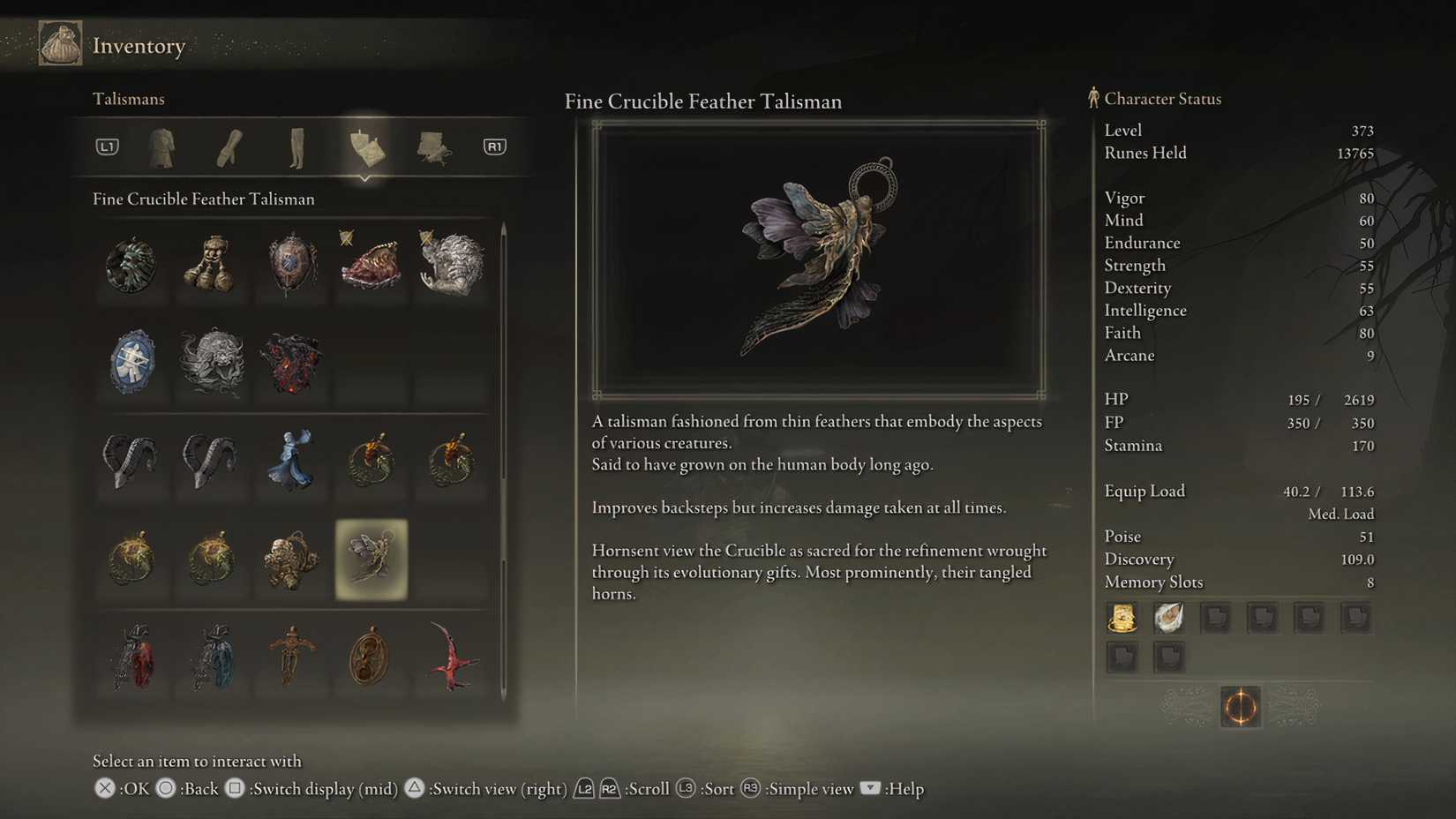Click the Character Status figure icon
This screenshot has width=1456, height=819.
pos(1093,99)
